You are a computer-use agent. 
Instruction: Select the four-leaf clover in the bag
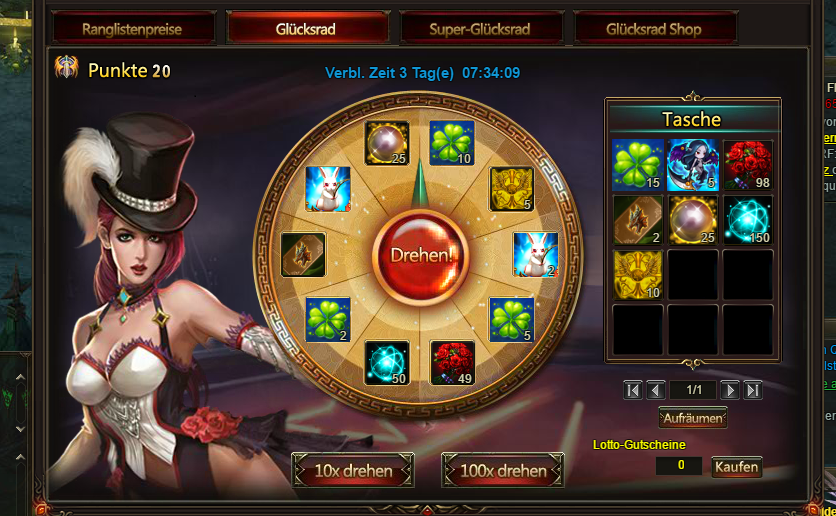tap(637, 164)
